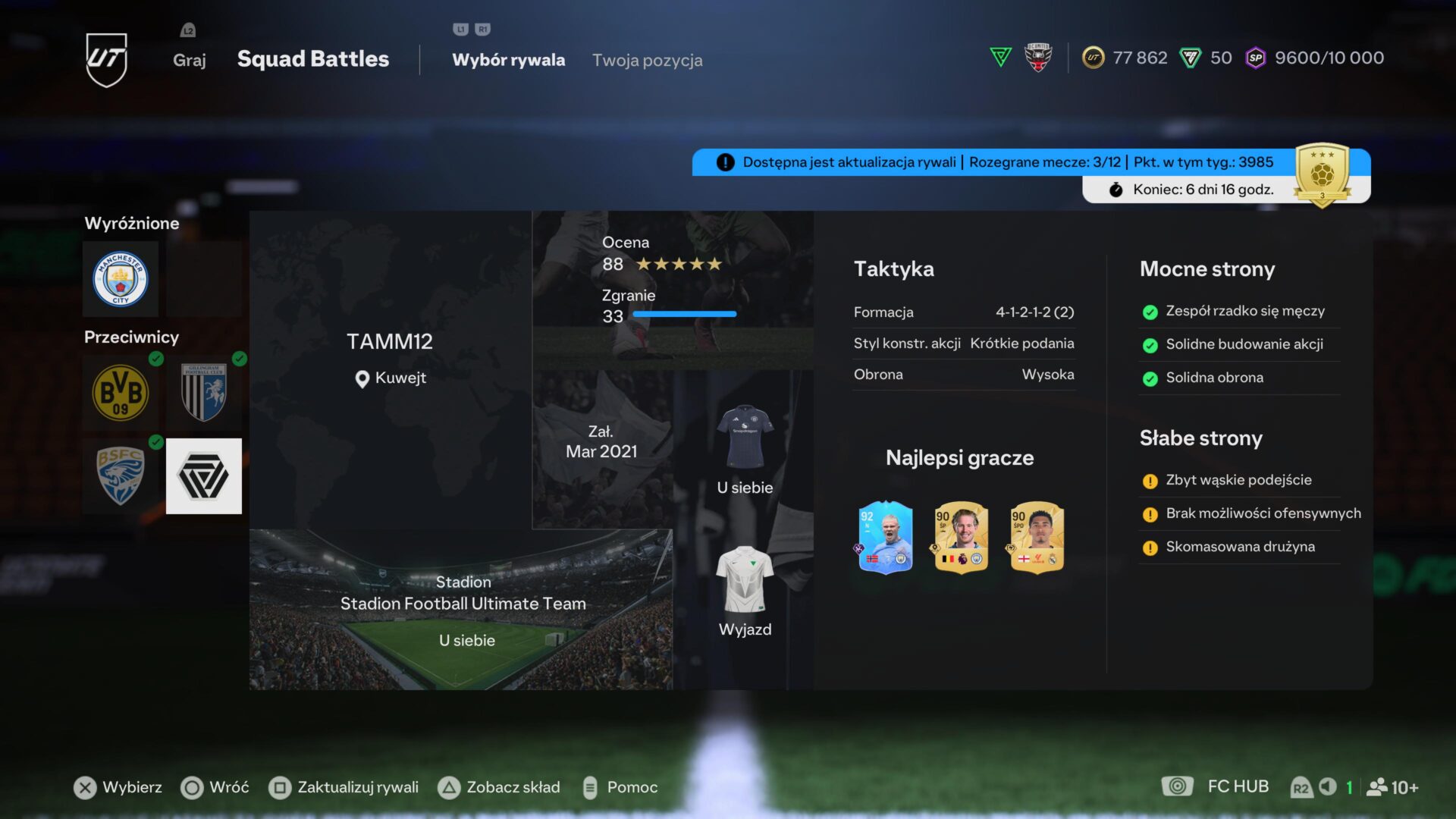The image size is (1456, 819).
Task: Select the Gillingham FC opponent badge
Action: 203,393
